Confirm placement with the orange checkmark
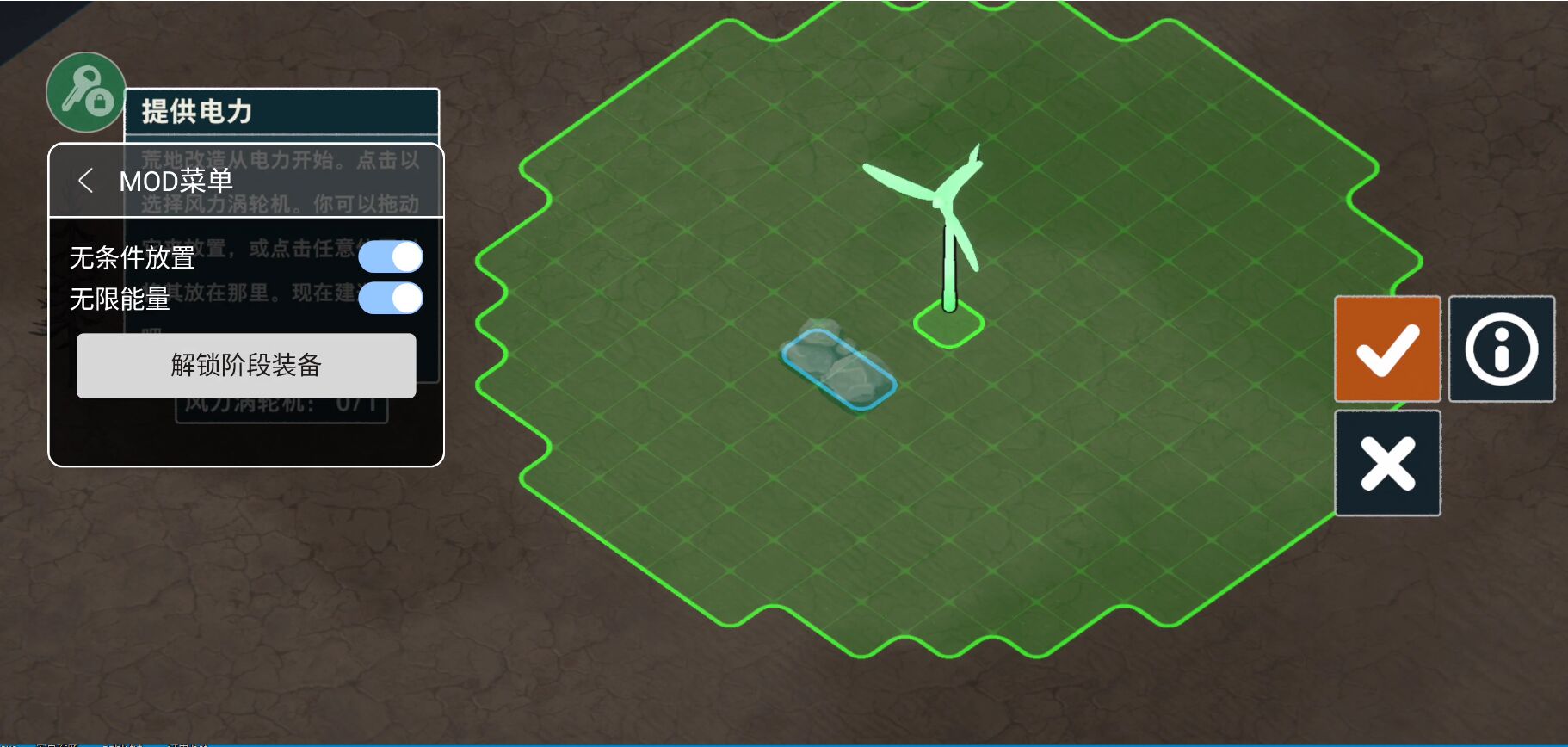 pos(1387,349)
